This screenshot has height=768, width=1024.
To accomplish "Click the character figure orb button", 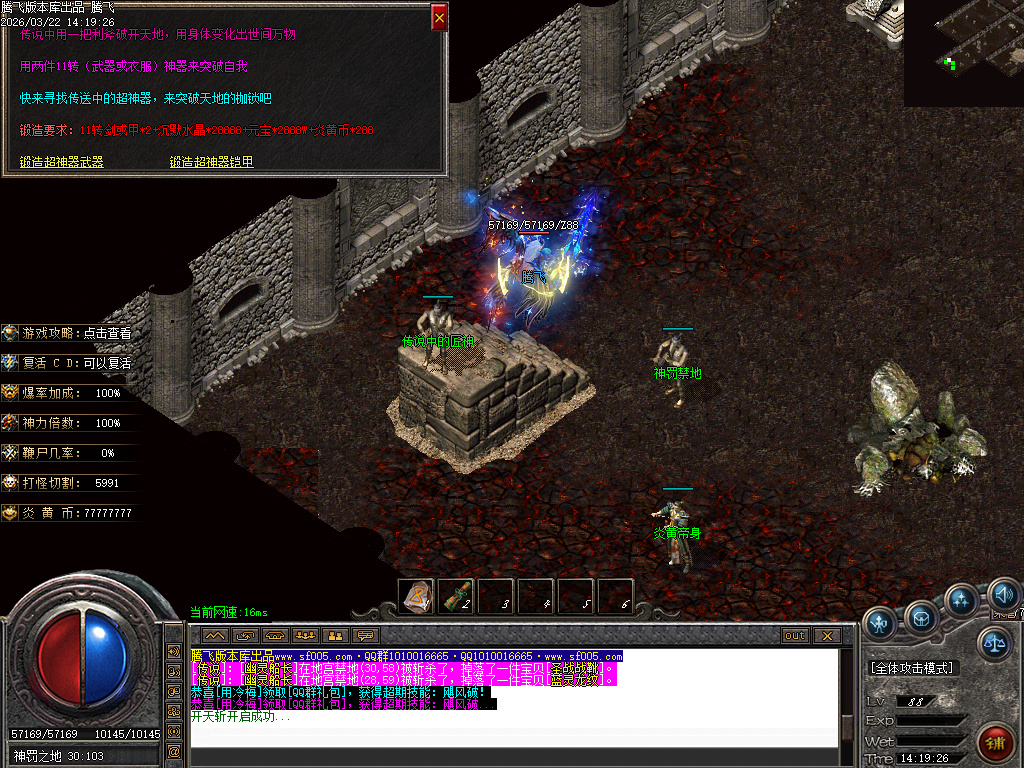I will 880,624.
